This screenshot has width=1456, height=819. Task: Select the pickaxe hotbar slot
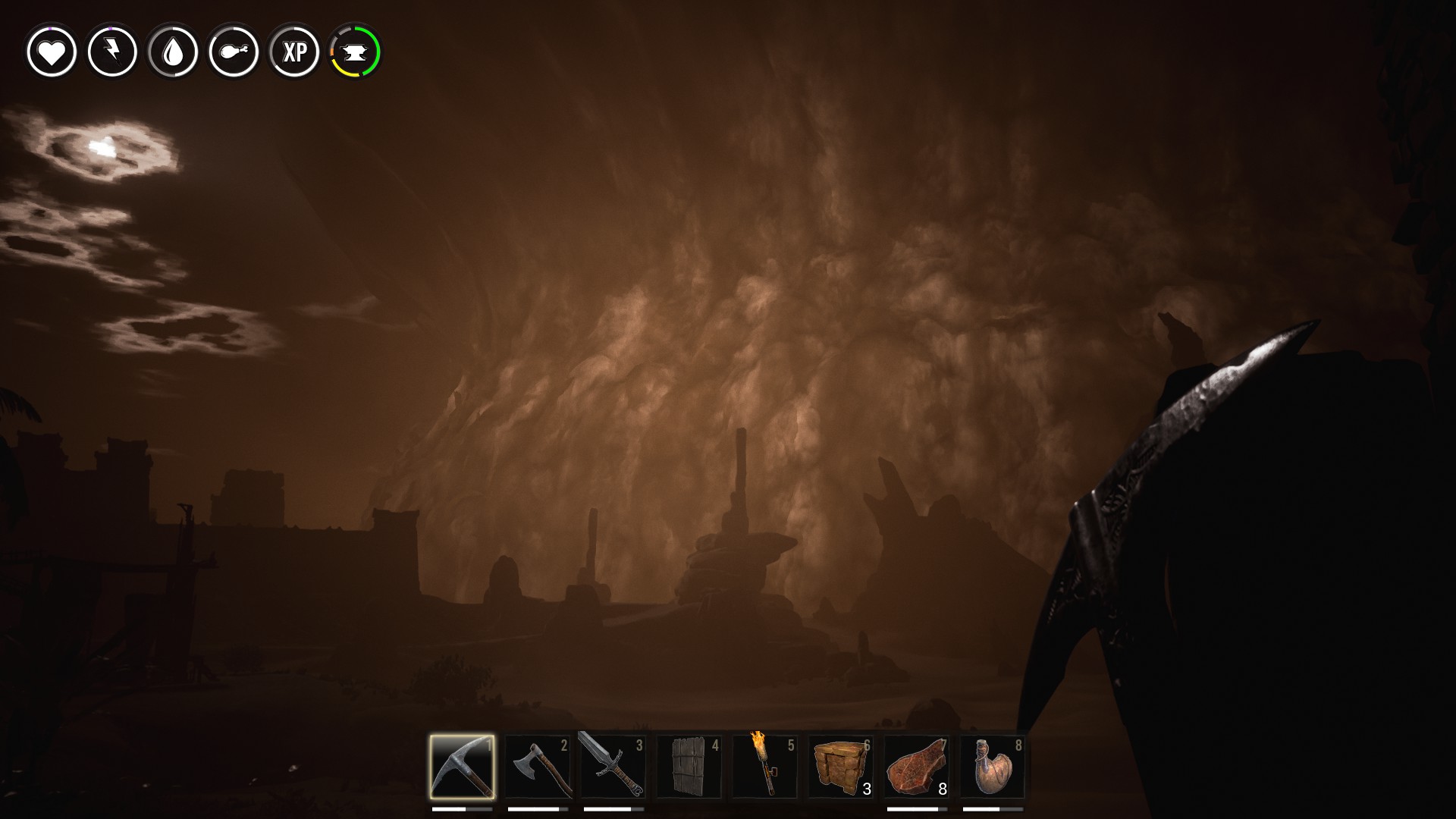tap(462, 767)
